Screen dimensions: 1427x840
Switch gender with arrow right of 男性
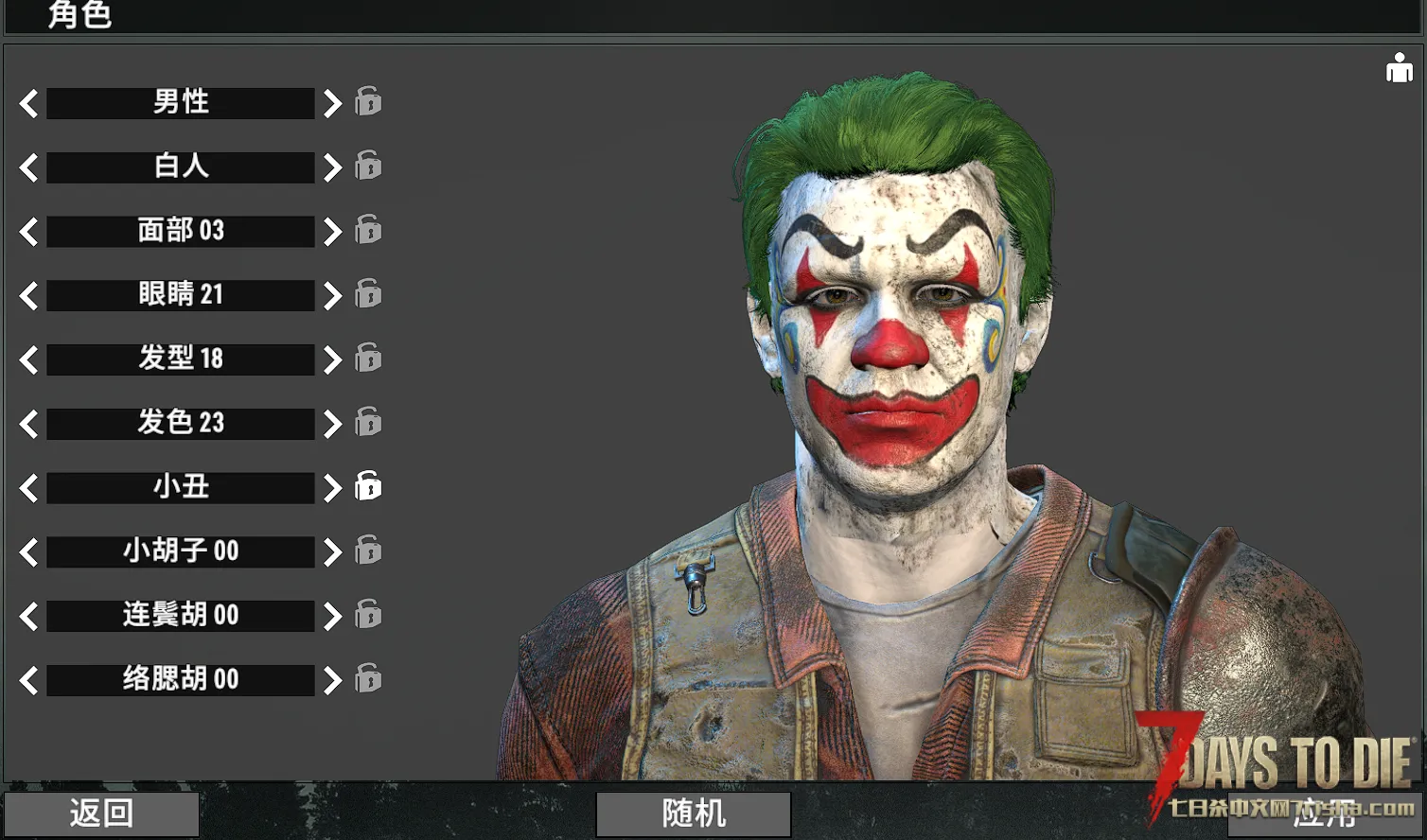pyautogui.click(x=331, y=103)
